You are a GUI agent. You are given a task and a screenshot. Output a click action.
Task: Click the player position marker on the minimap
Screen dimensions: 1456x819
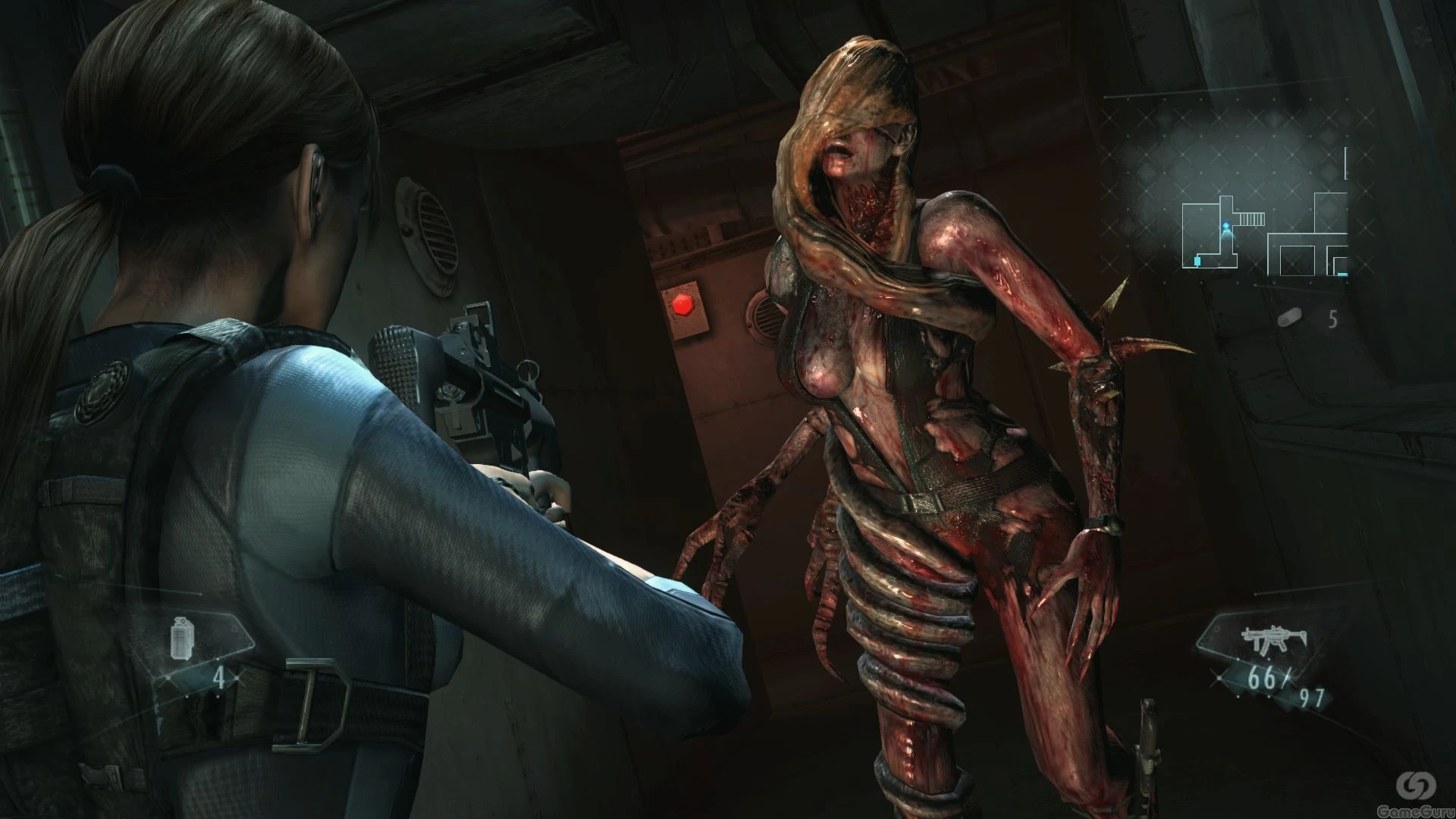[x=1226, y=224]
